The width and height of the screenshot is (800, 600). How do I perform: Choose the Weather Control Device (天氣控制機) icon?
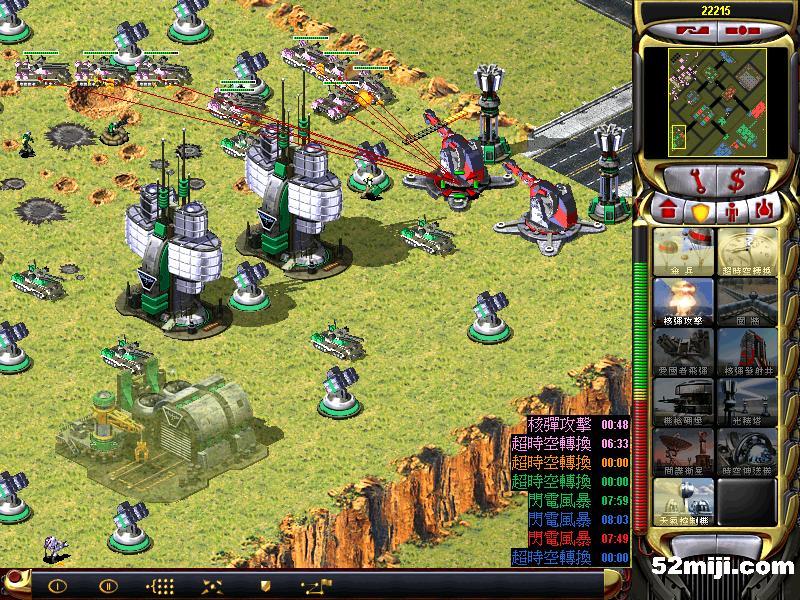pyautogui.click(x=683, y=502)
